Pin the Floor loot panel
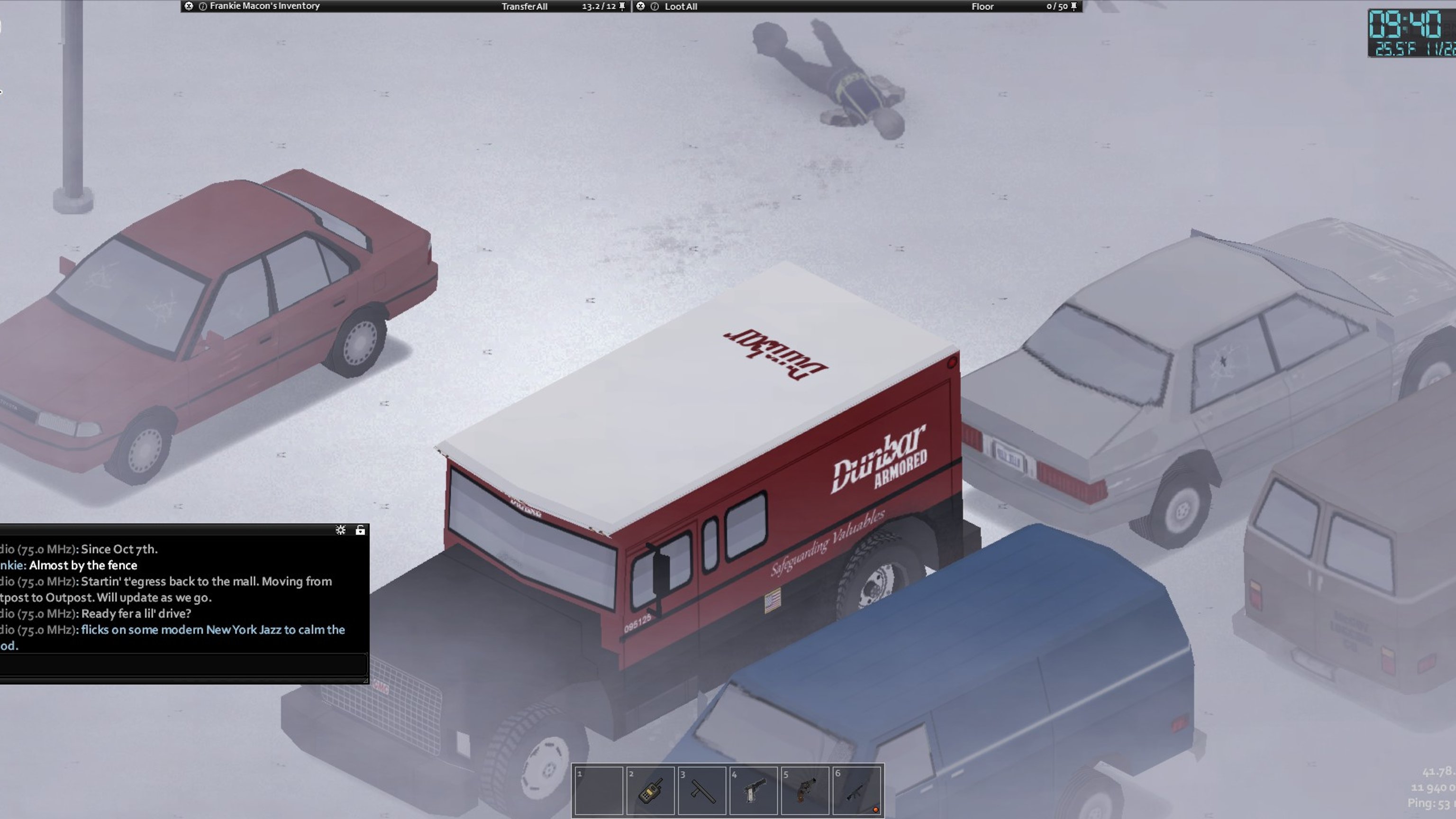 (1074, 6)
